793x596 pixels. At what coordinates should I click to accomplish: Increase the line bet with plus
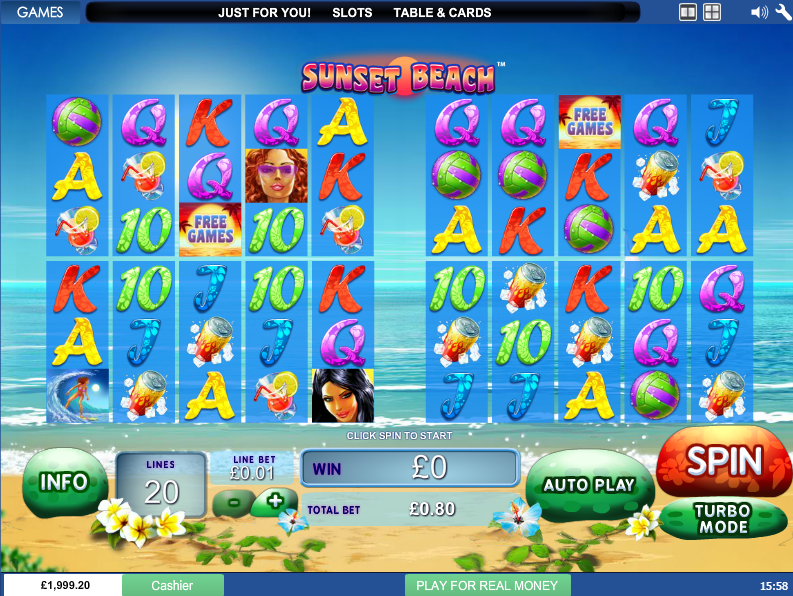[274, 499]
